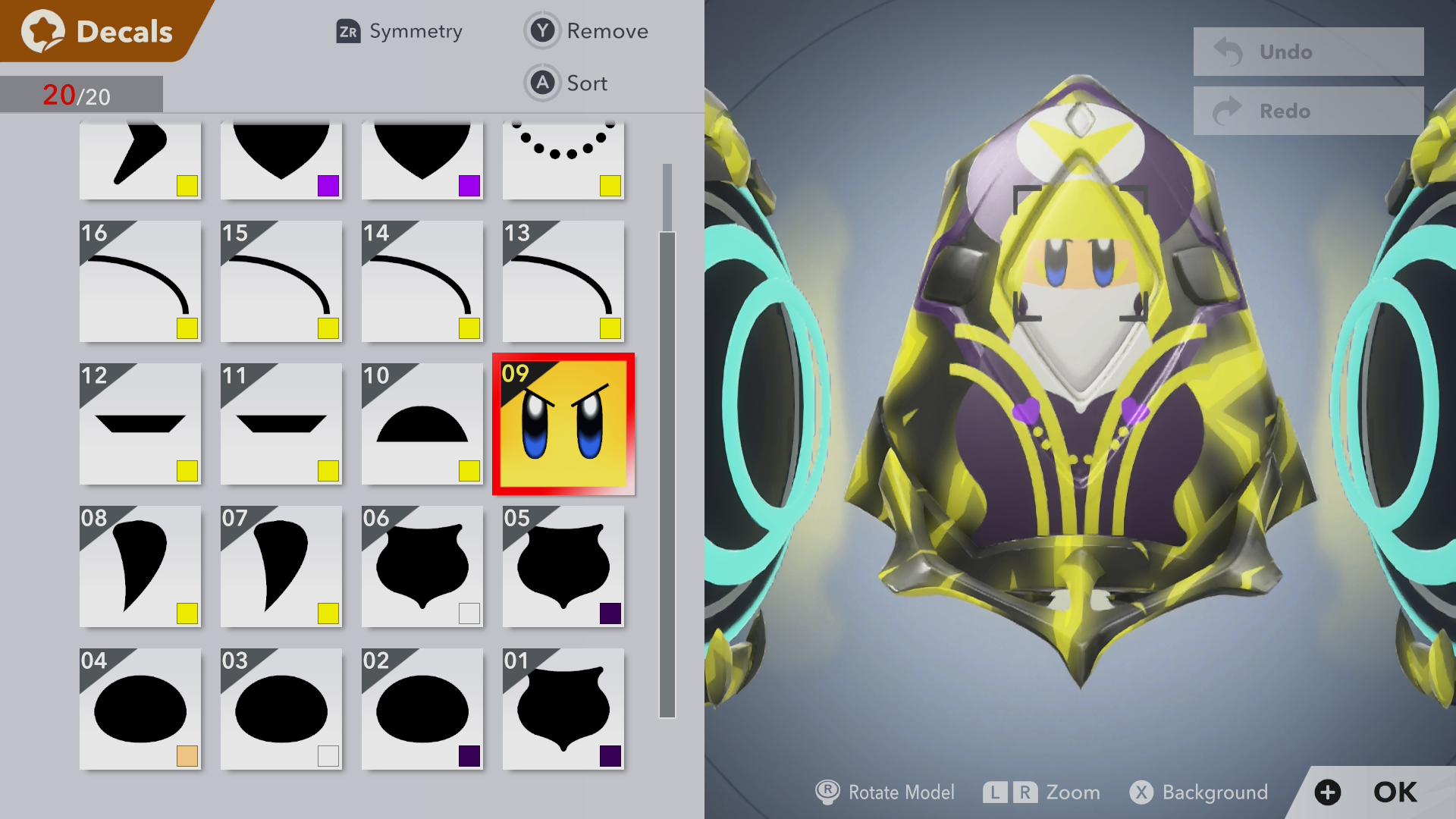Select decal layer 01 shield shape

pyautogui.click(x=563, y=708)
